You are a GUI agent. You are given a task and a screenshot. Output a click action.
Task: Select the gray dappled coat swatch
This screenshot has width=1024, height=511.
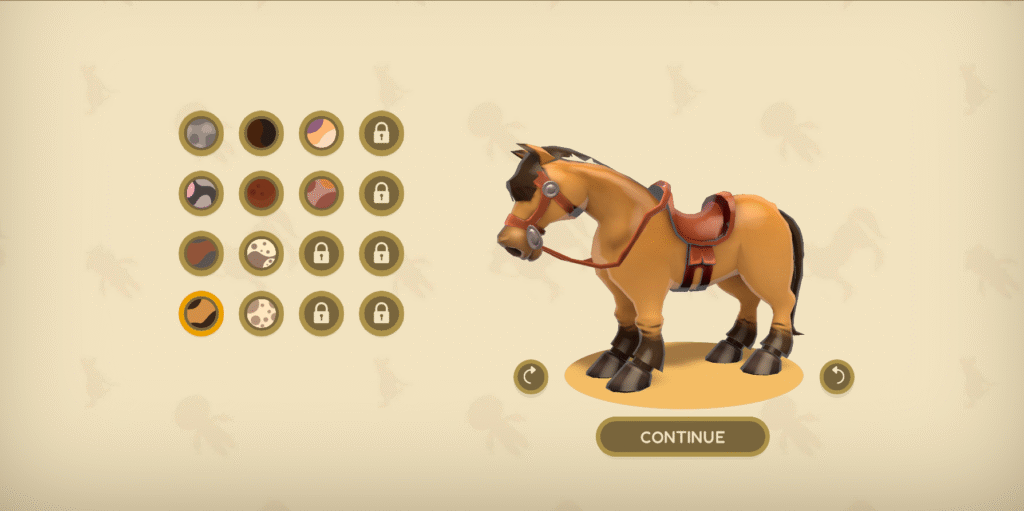coord(201,133)
